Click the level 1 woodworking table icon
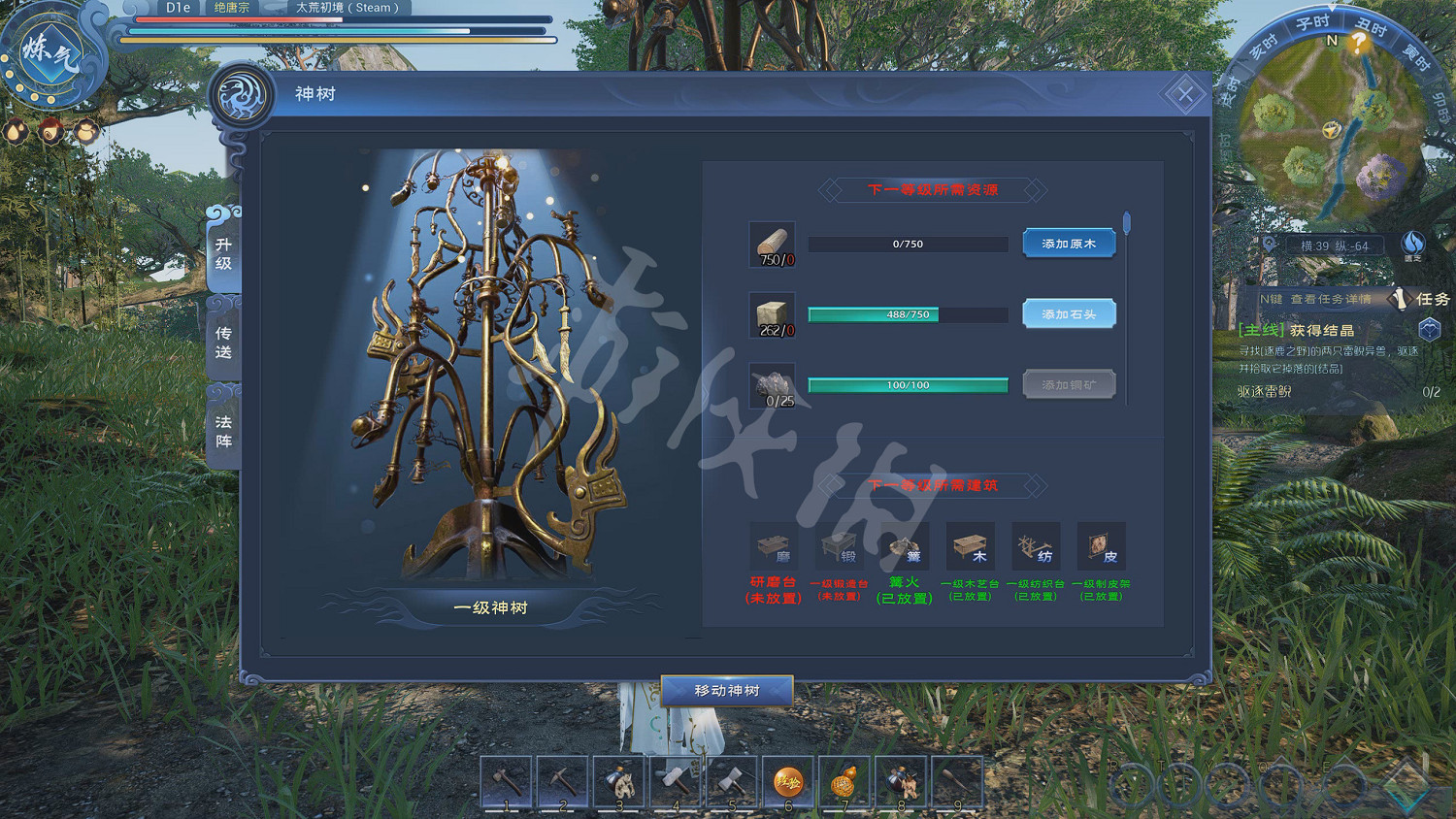1456x819 pixels. [970, 544]
